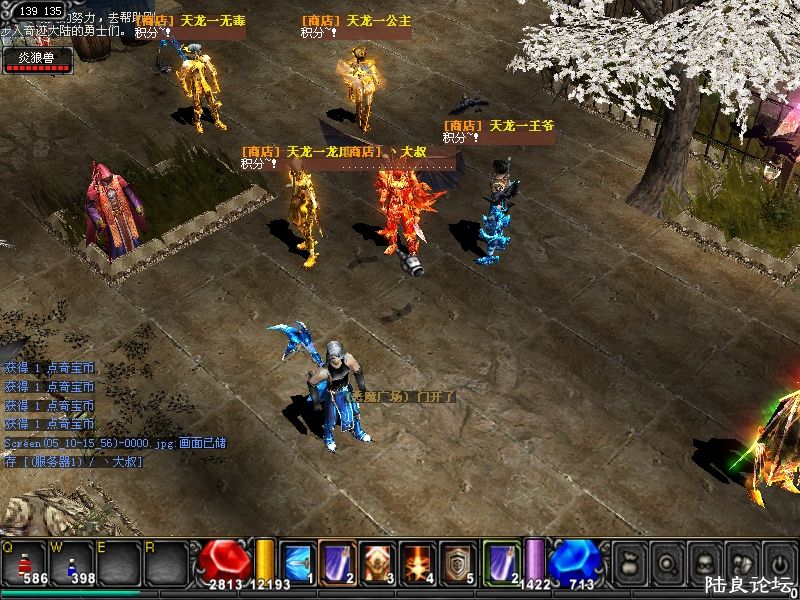Activate the shield defense skill in slot 5
The image size is (800, 600).
(x=459, y=561)
